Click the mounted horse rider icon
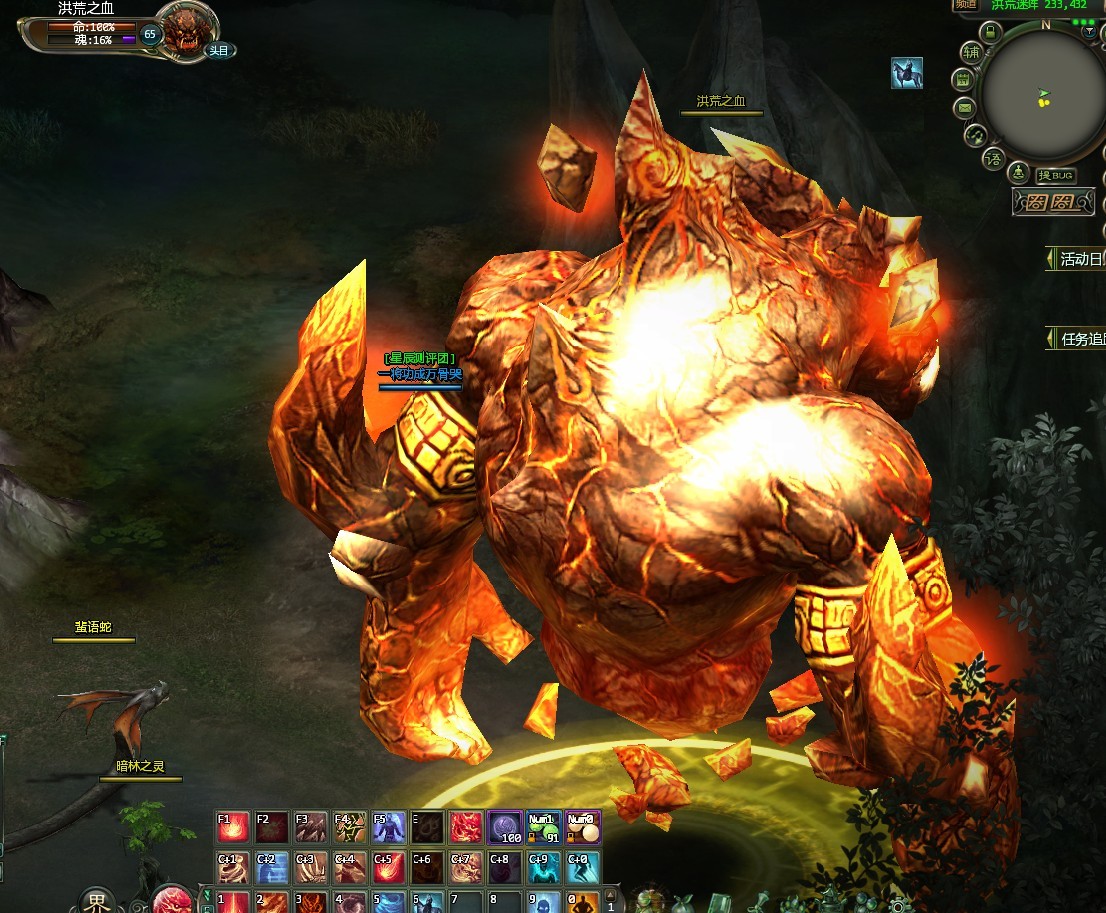1106x913 pixels. 906,73
